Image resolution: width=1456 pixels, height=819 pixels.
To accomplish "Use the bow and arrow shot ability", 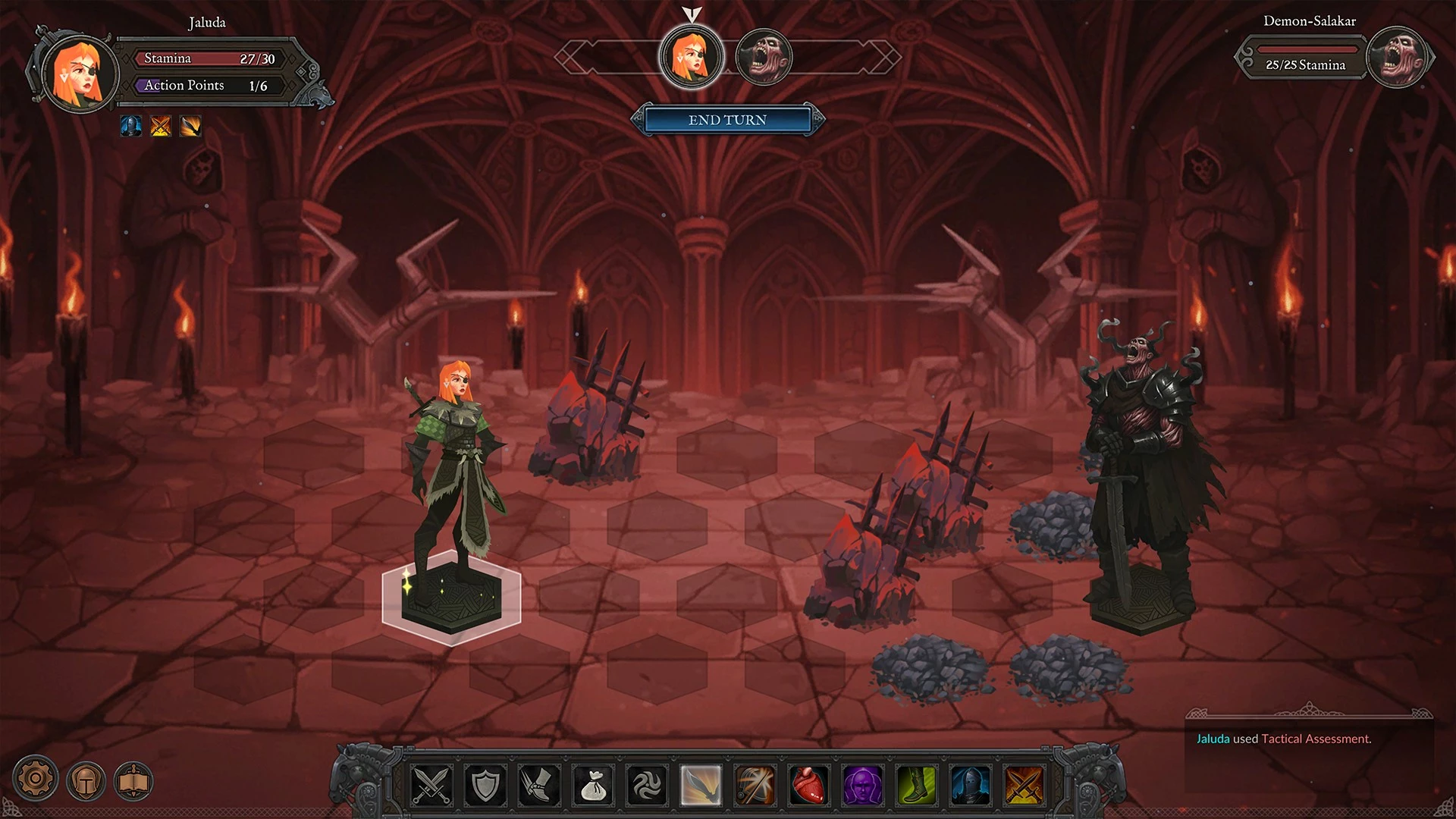I will [x=755, y=785].
